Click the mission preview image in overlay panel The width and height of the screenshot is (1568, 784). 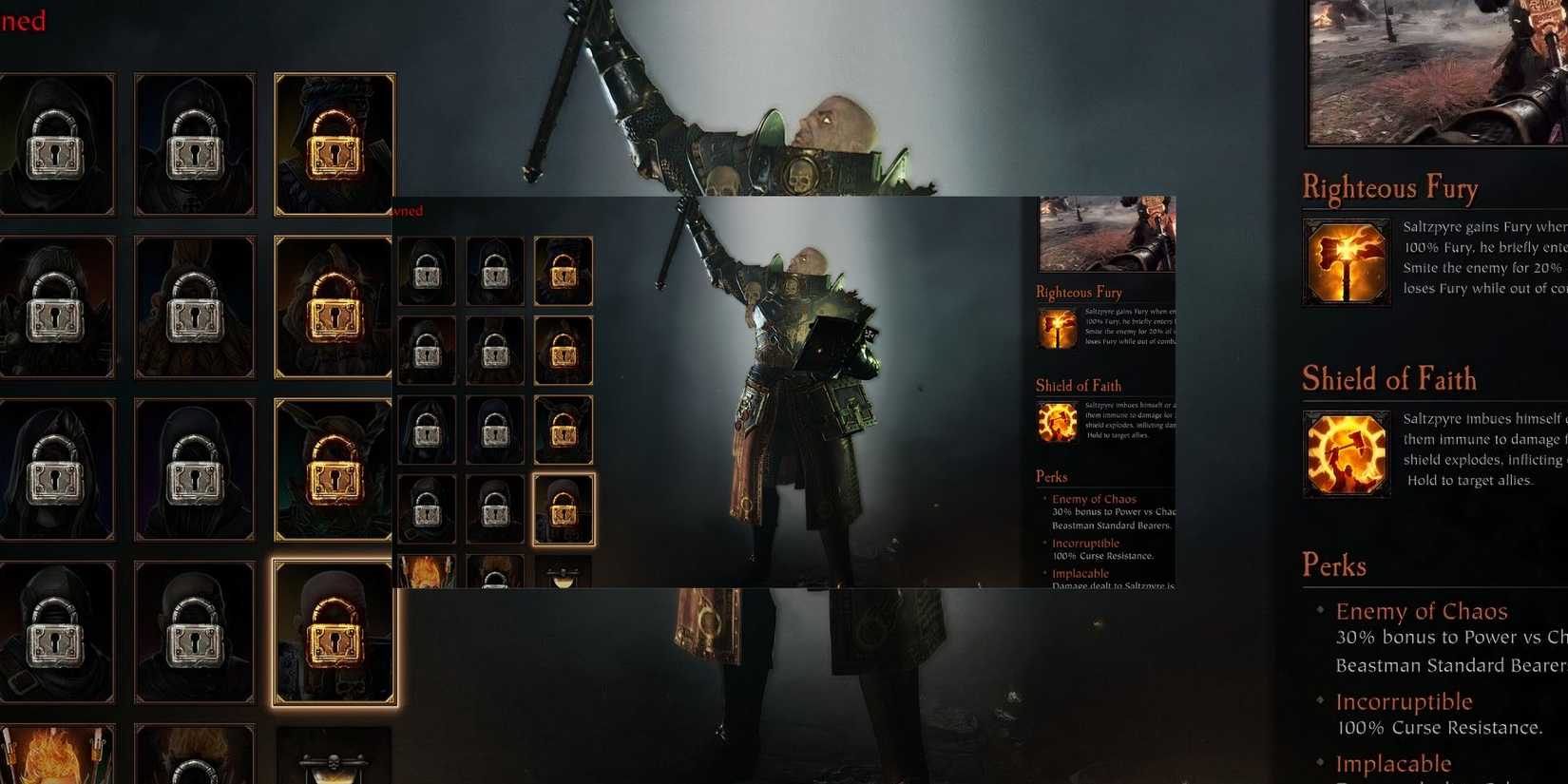[x=1105, y=233]
